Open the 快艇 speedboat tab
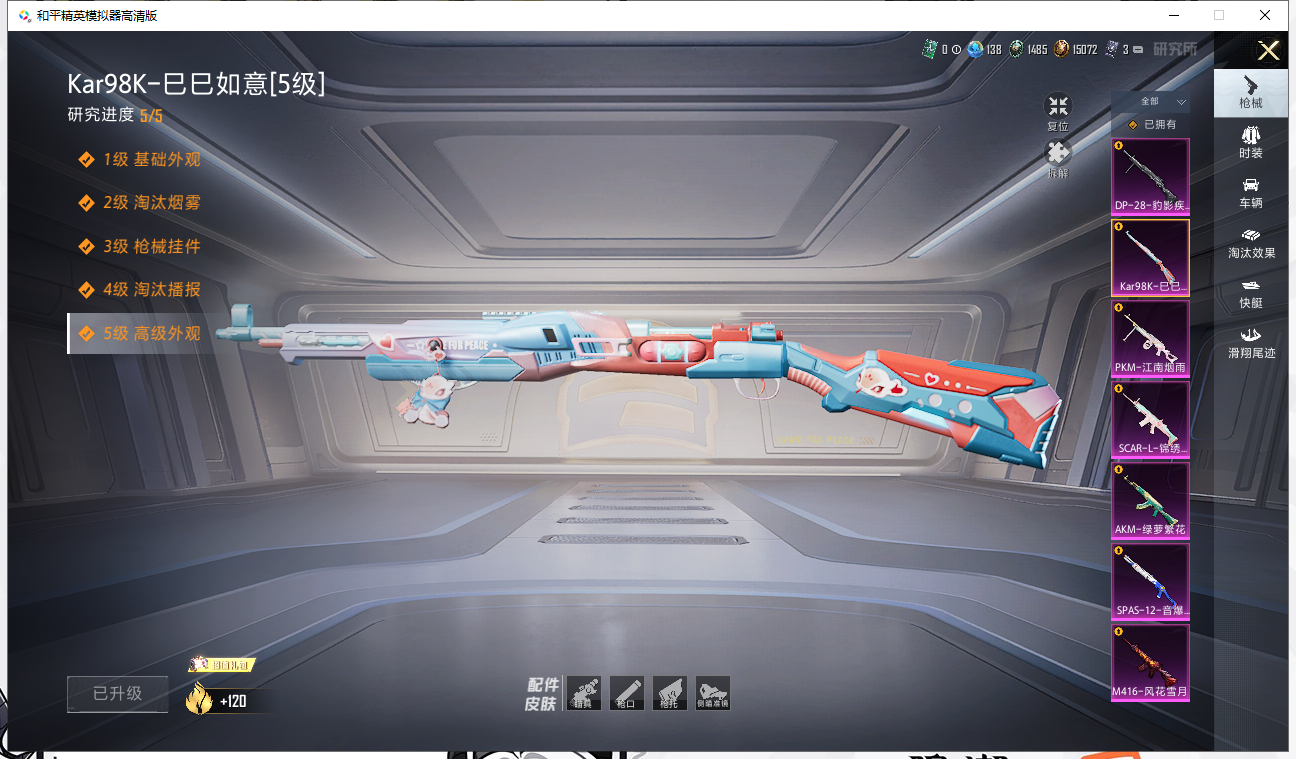Image resolution: width=1296 pixels, height=759 pixels. coord(1250,293)
